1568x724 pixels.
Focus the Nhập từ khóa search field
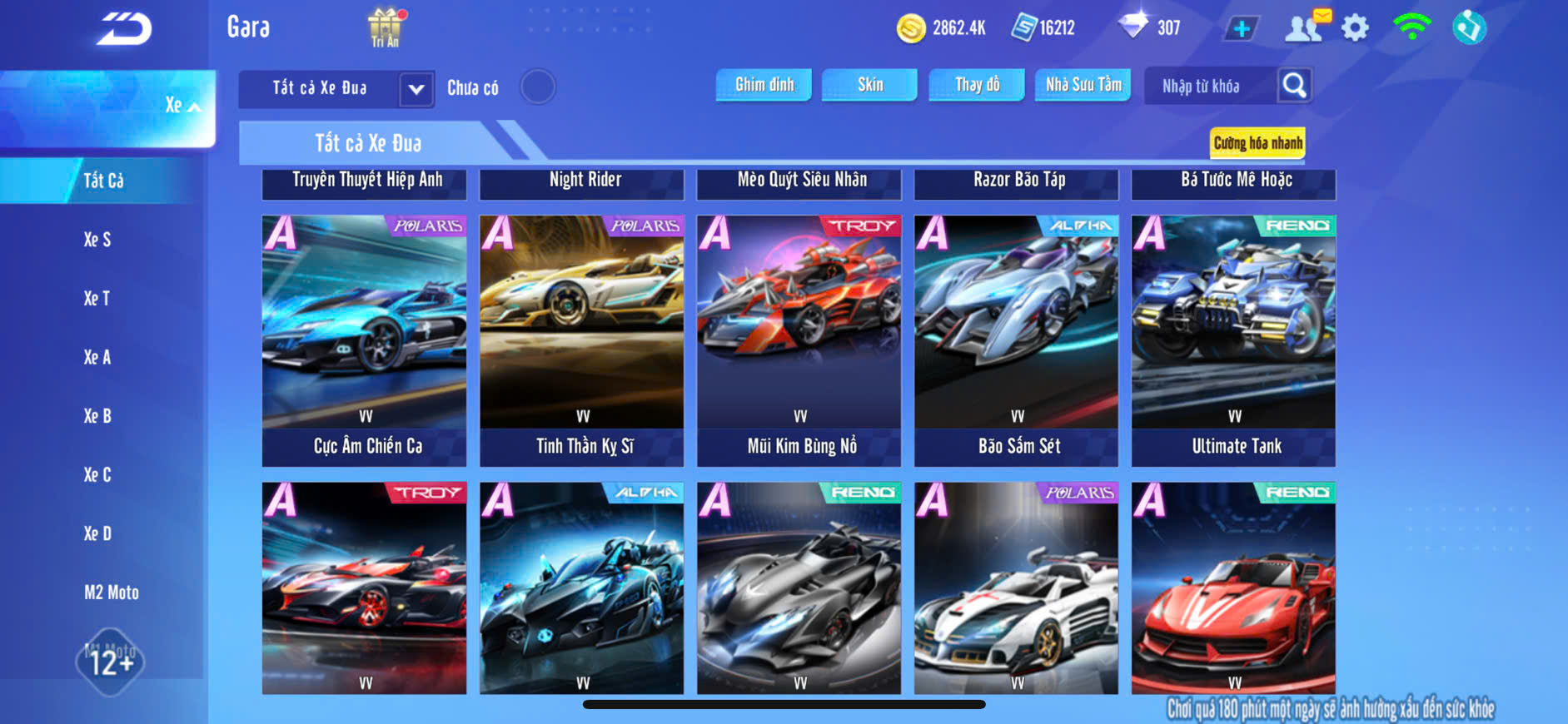[1207, 87]
